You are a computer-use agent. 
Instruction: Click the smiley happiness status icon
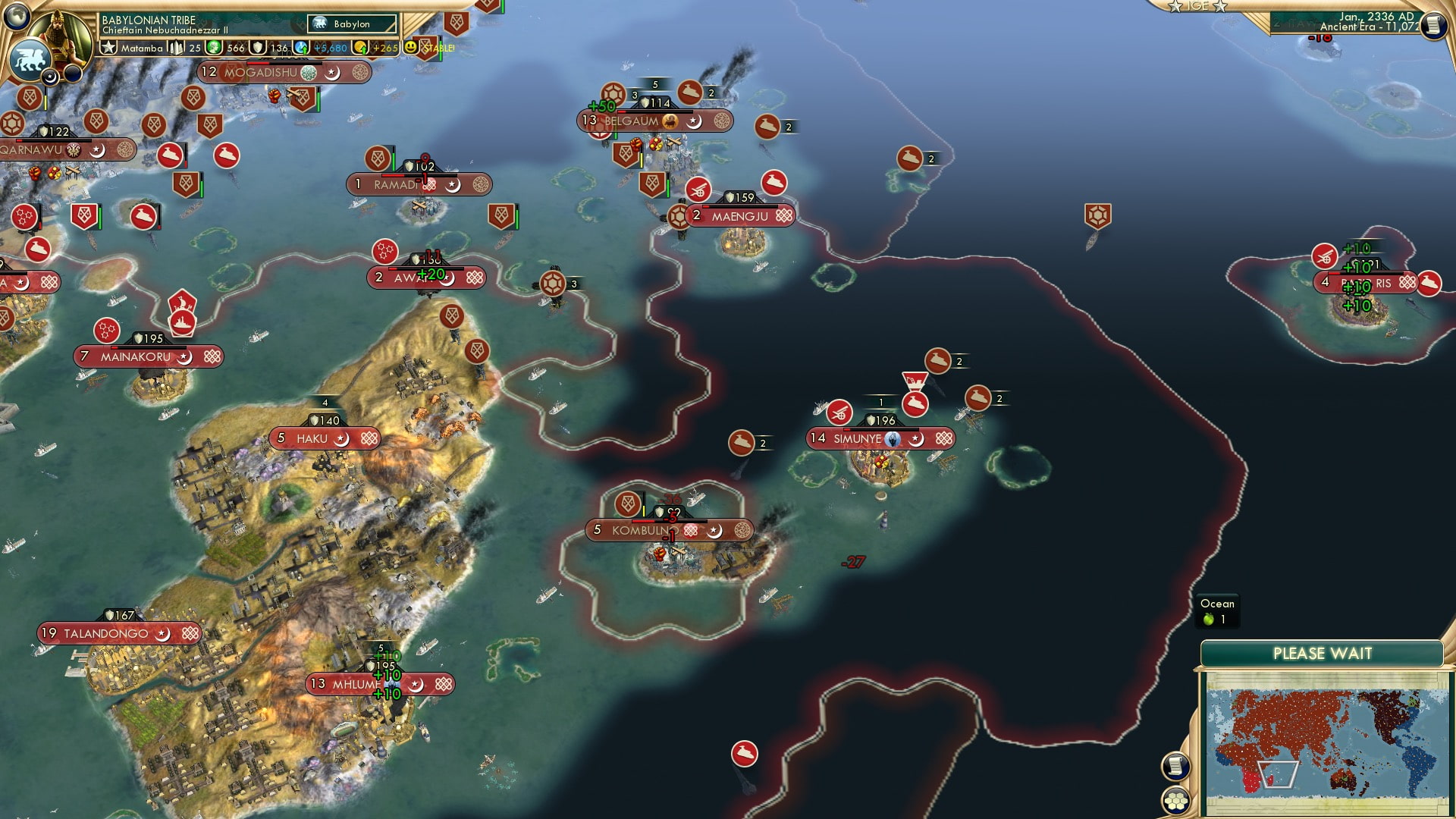411,47
